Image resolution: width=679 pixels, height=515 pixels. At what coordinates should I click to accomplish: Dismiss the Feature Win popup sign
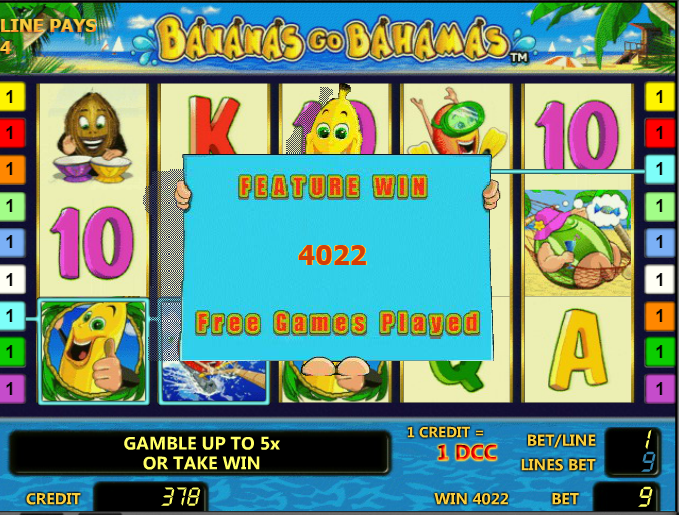pyautogui.click(x=337, y=256)
